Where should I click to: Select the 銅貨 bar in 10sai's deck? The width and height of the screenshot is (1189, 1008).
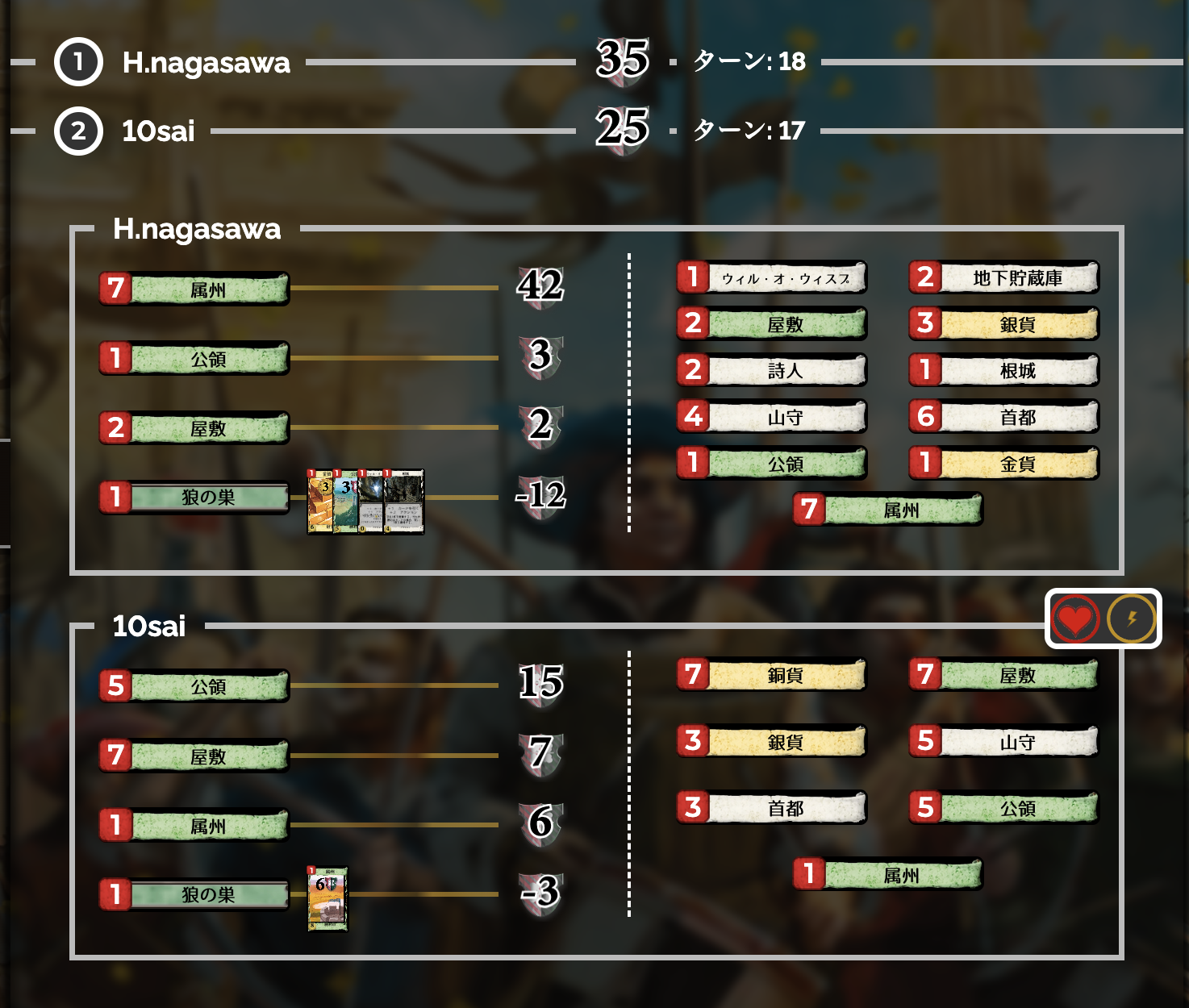(x=770, y=677)
